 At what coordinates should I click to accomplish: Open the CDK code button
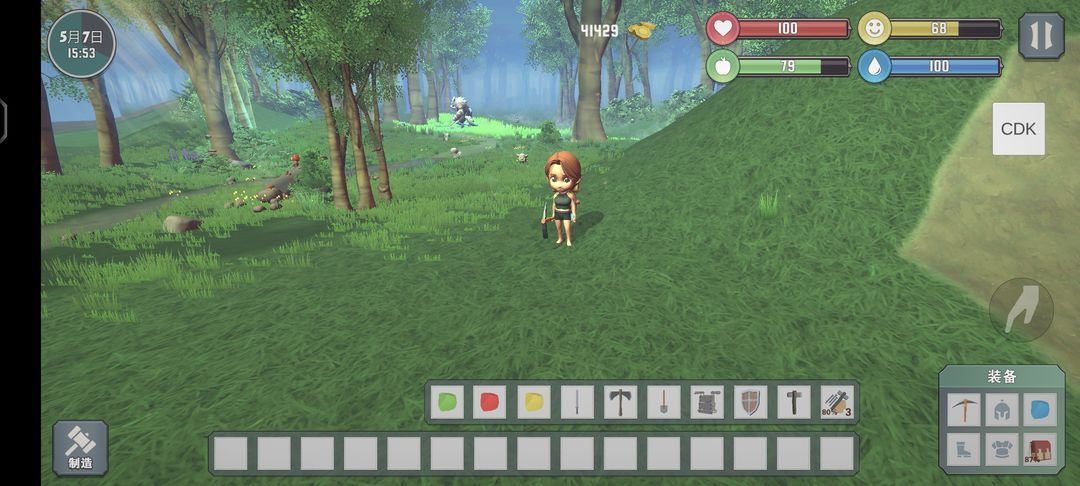[1018, 129]
